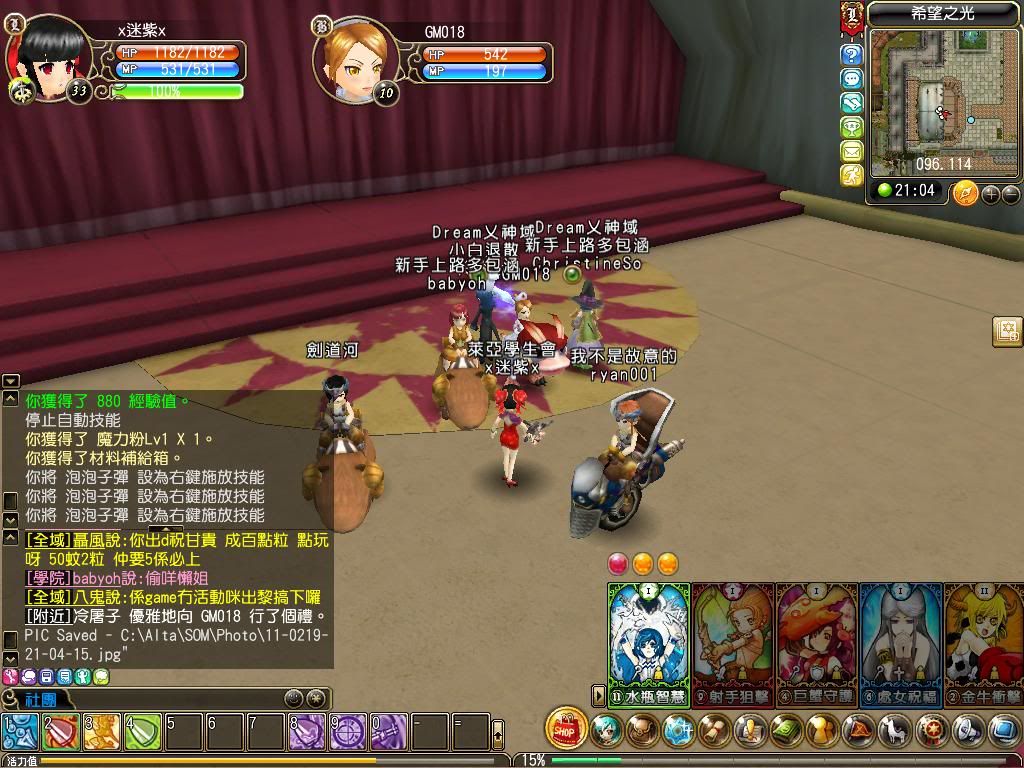The width and height of the screenshot is (1024, 768).
Task: Open the orange compass button below minimap
Action: point(965,192)
